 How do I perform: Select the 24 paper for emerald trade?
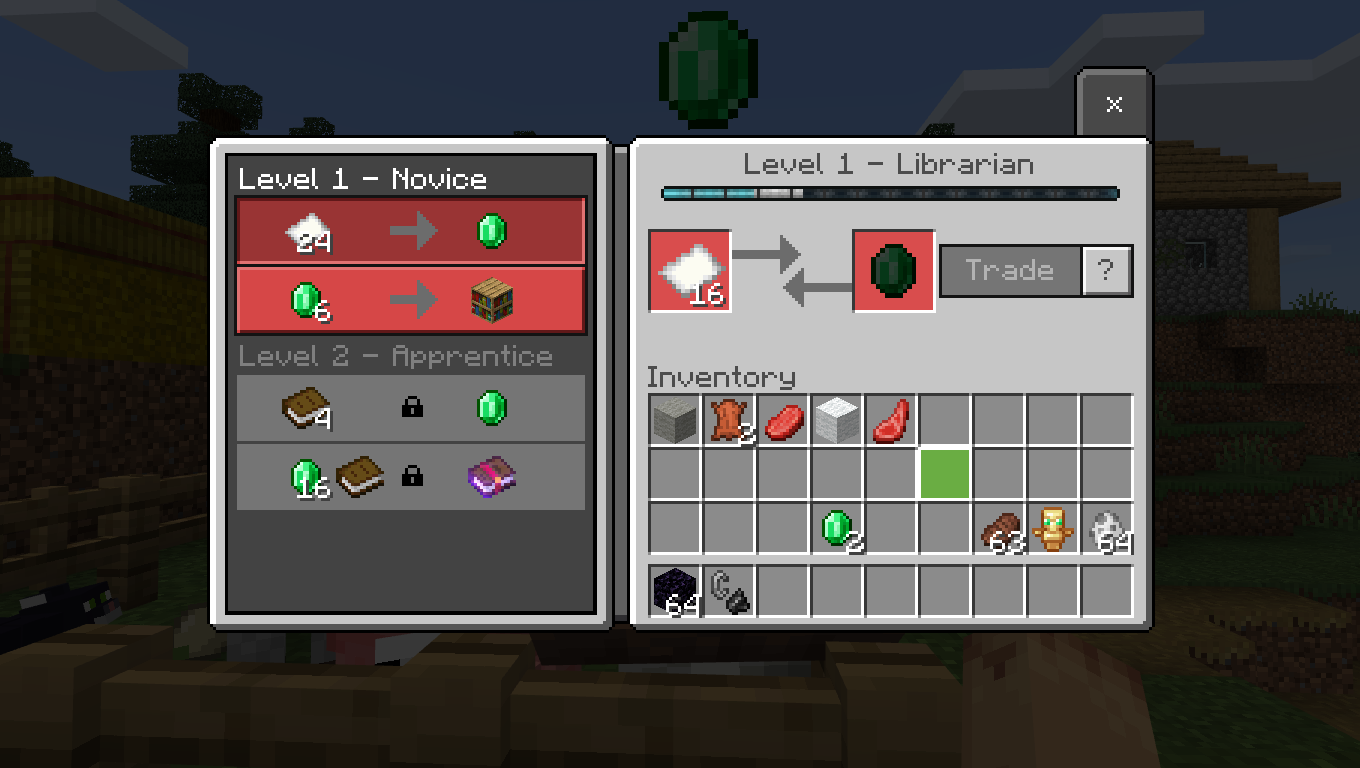(x=411, y=232)
